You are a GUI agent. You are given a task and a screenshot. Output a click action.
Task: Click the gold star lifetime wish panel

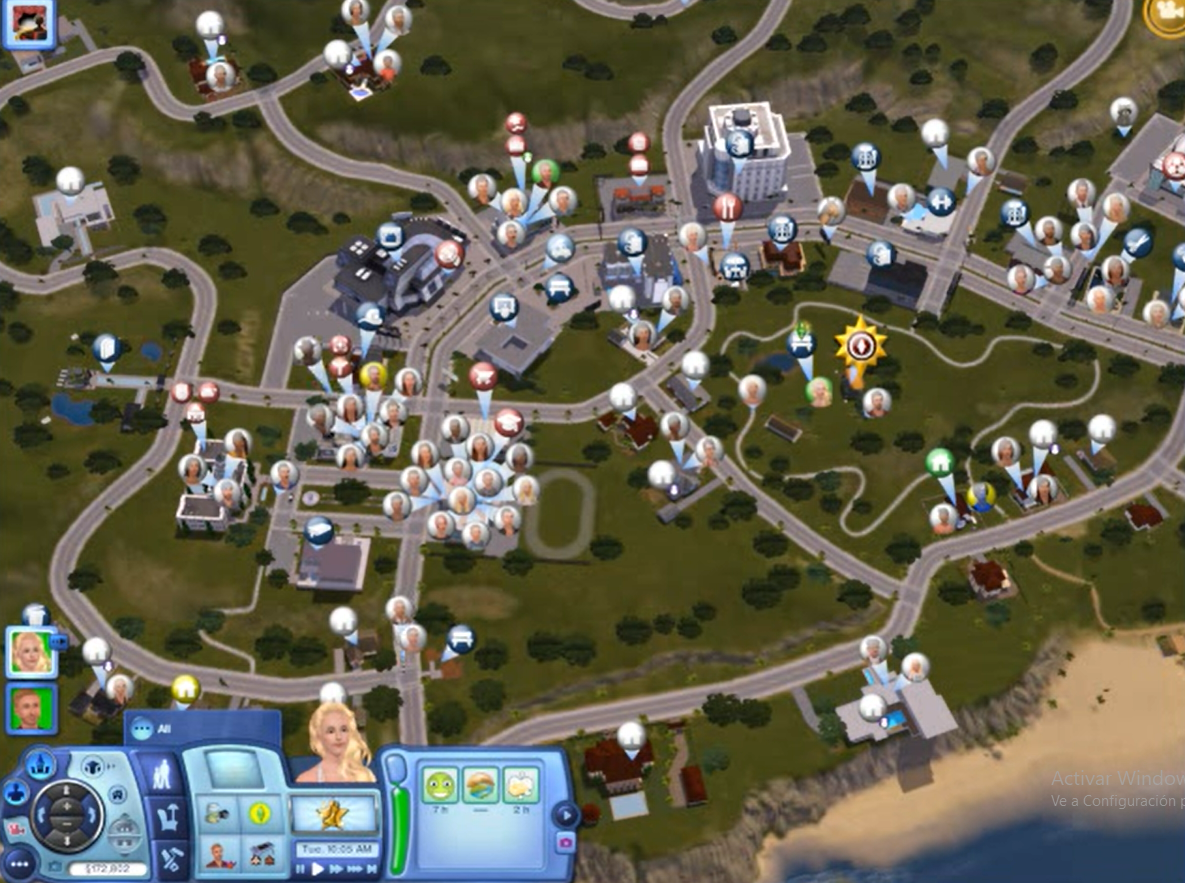pyautogui.click(x=334, y=815)
